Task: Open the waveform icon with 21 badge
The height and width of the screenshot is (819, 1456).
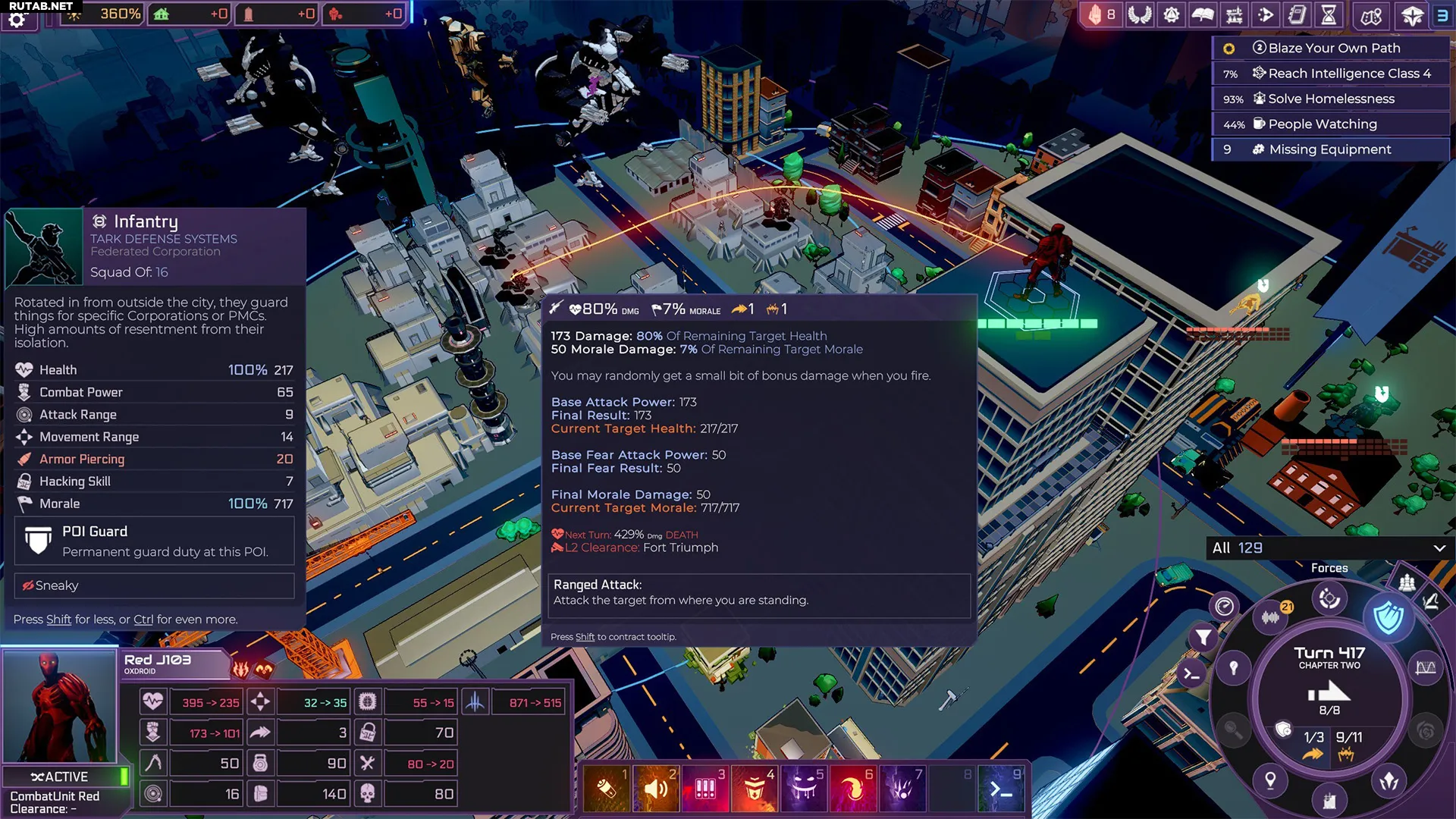Action: (x=1271, y=617)
